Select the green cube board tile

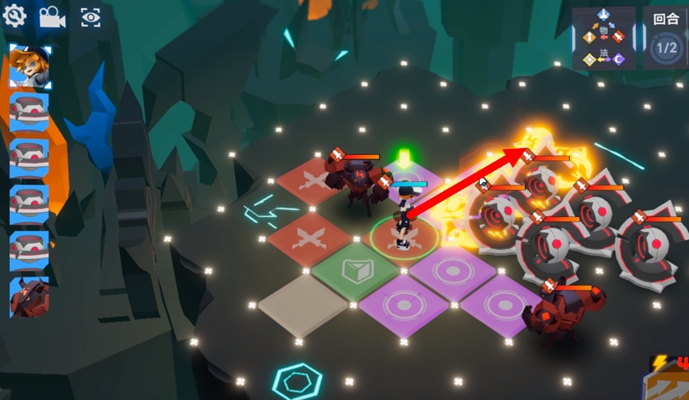(355, 270)
